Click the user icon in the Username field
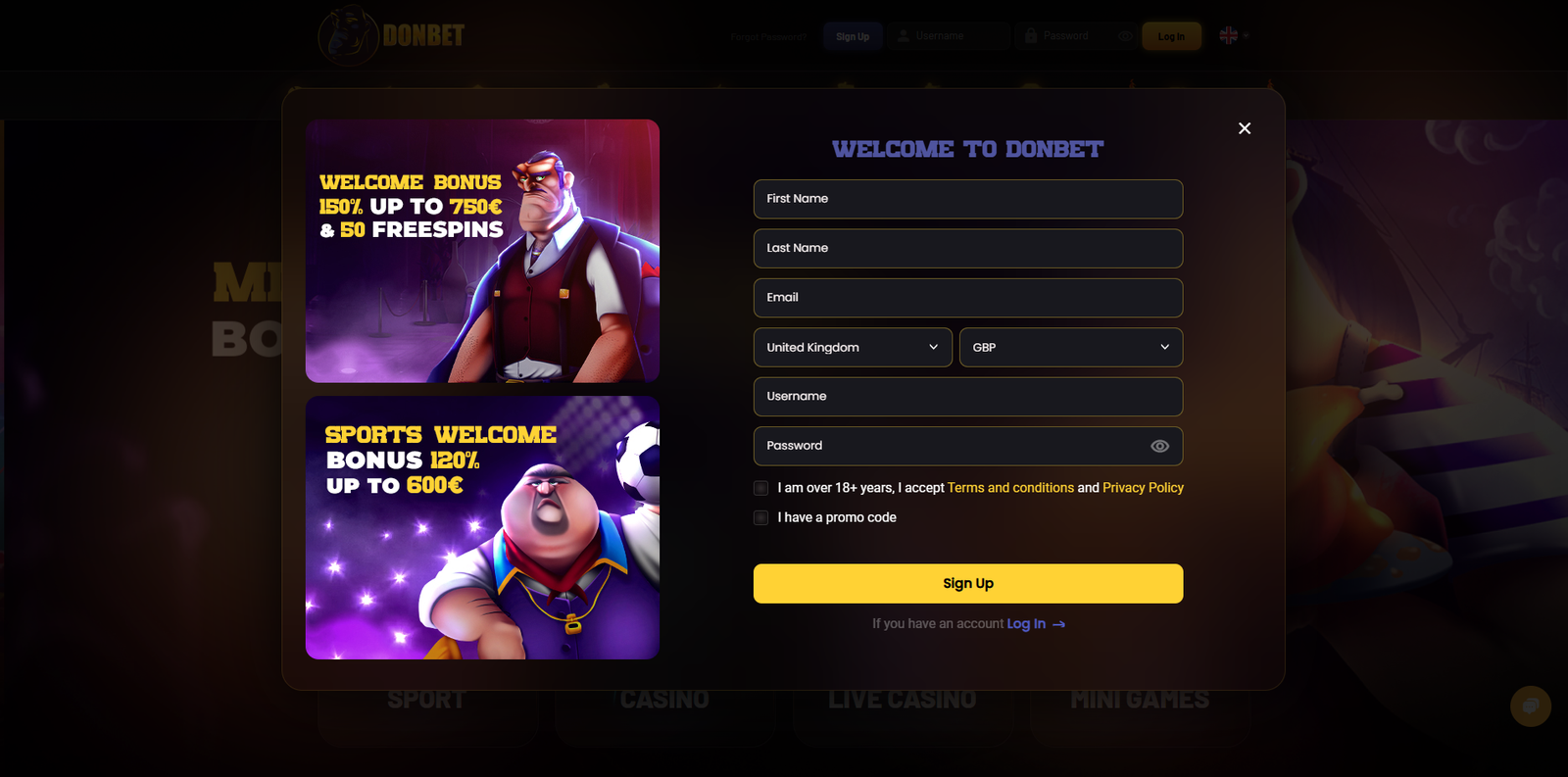The image size is (1568, 777). point(902,35)
